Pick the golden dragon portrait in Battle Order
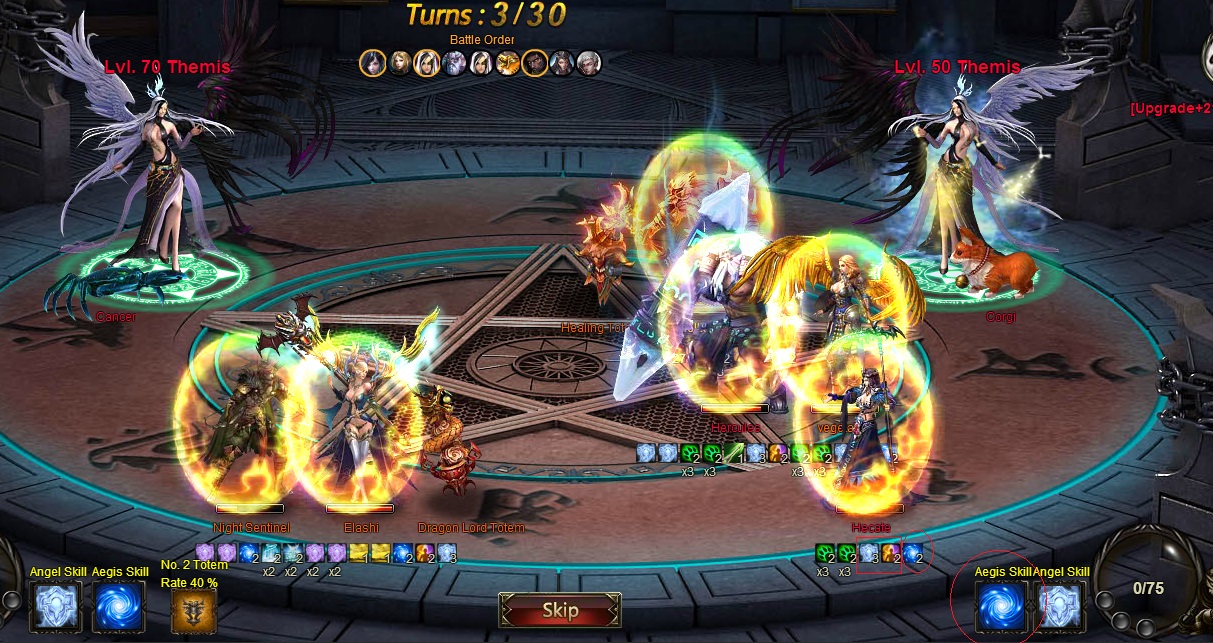This screenshot has width=1213, height=643. [508, 63]
